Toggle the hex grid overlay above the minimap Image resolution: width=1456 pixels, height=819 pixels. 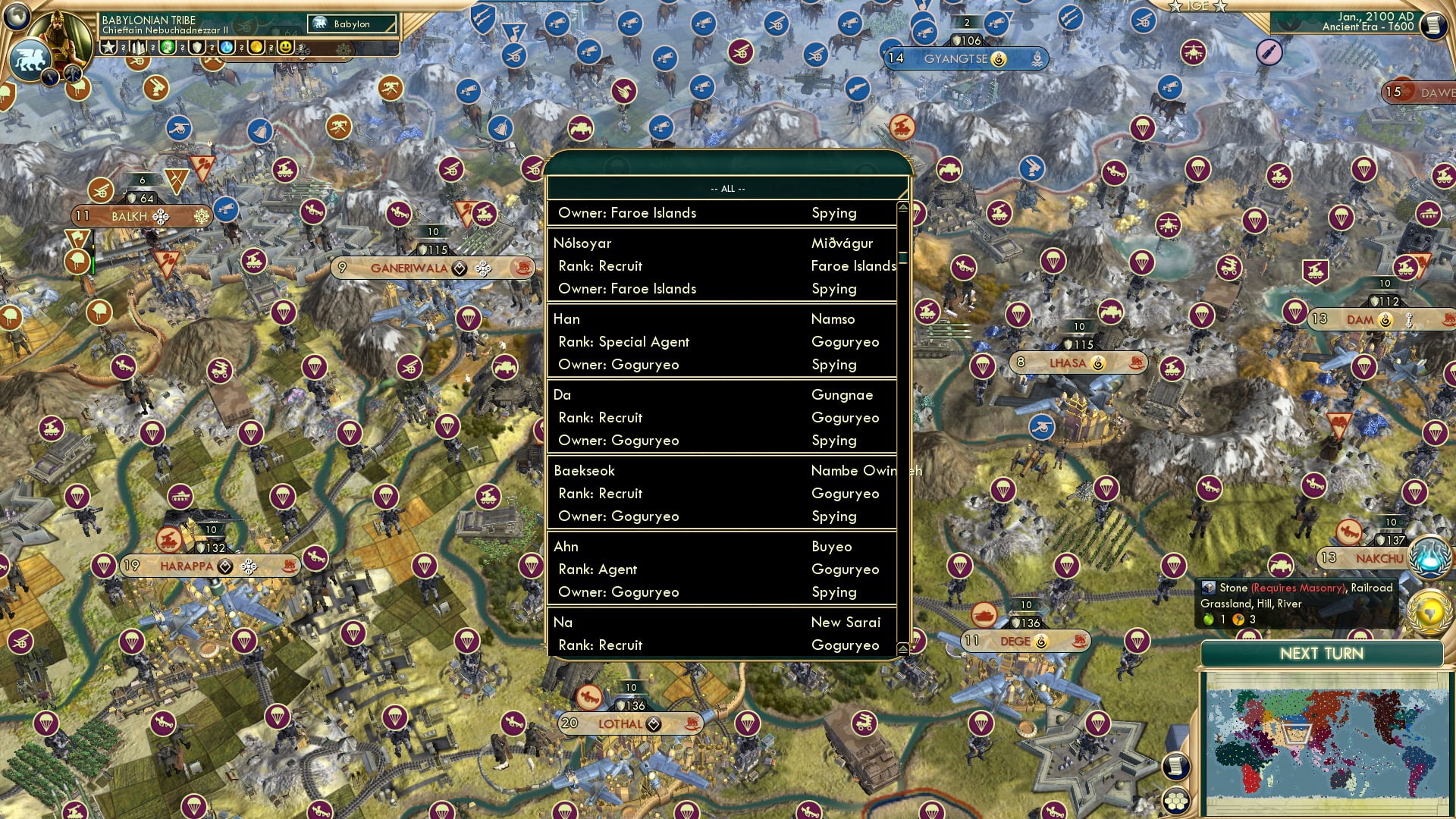pyautogui.click(x=1175, y=800)
